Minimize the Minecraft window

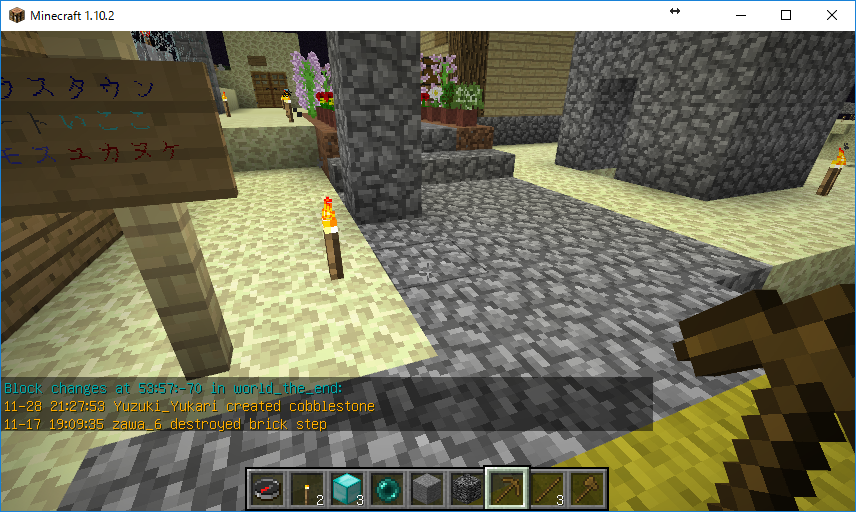pyautogui.click(x=740, y=15)
